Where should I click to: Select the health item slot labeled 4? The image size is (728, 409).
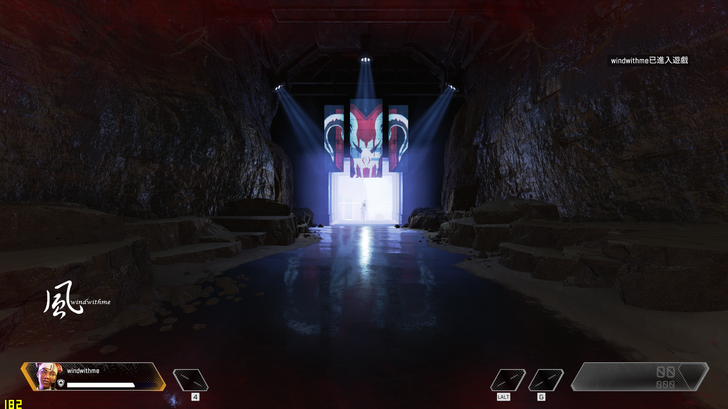tap(190, 380)
